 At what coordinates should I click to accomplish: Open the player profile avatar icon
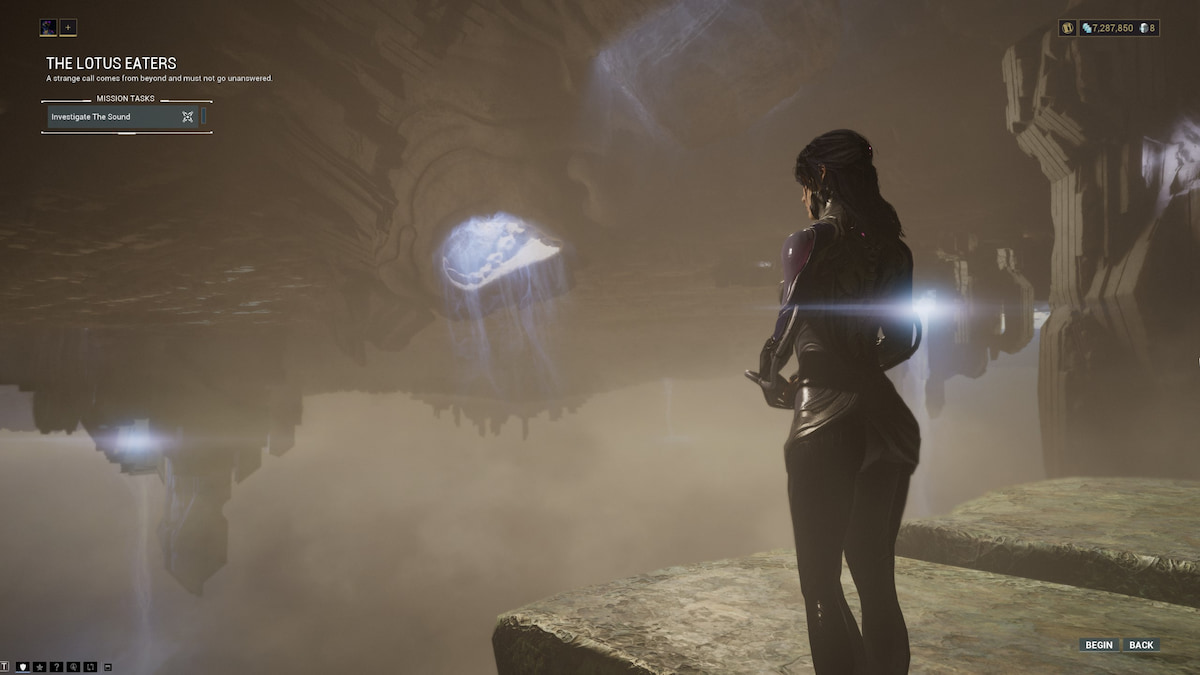(x=49, y=27)
